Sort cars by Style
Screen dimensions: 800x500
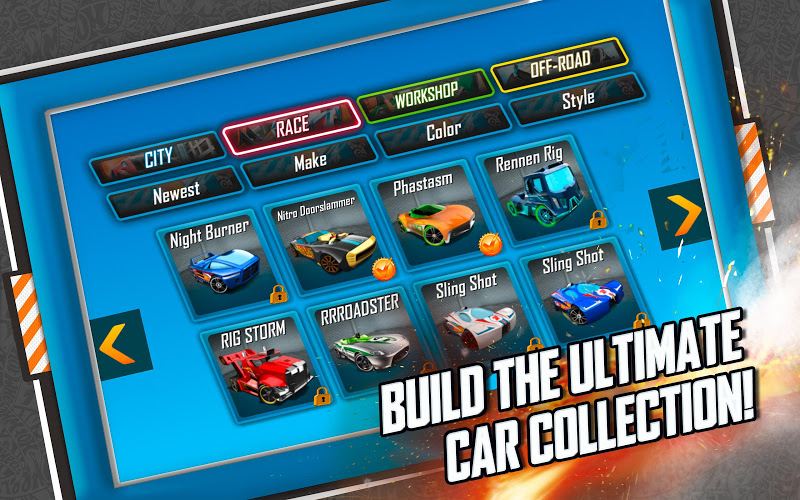point(577,99)
